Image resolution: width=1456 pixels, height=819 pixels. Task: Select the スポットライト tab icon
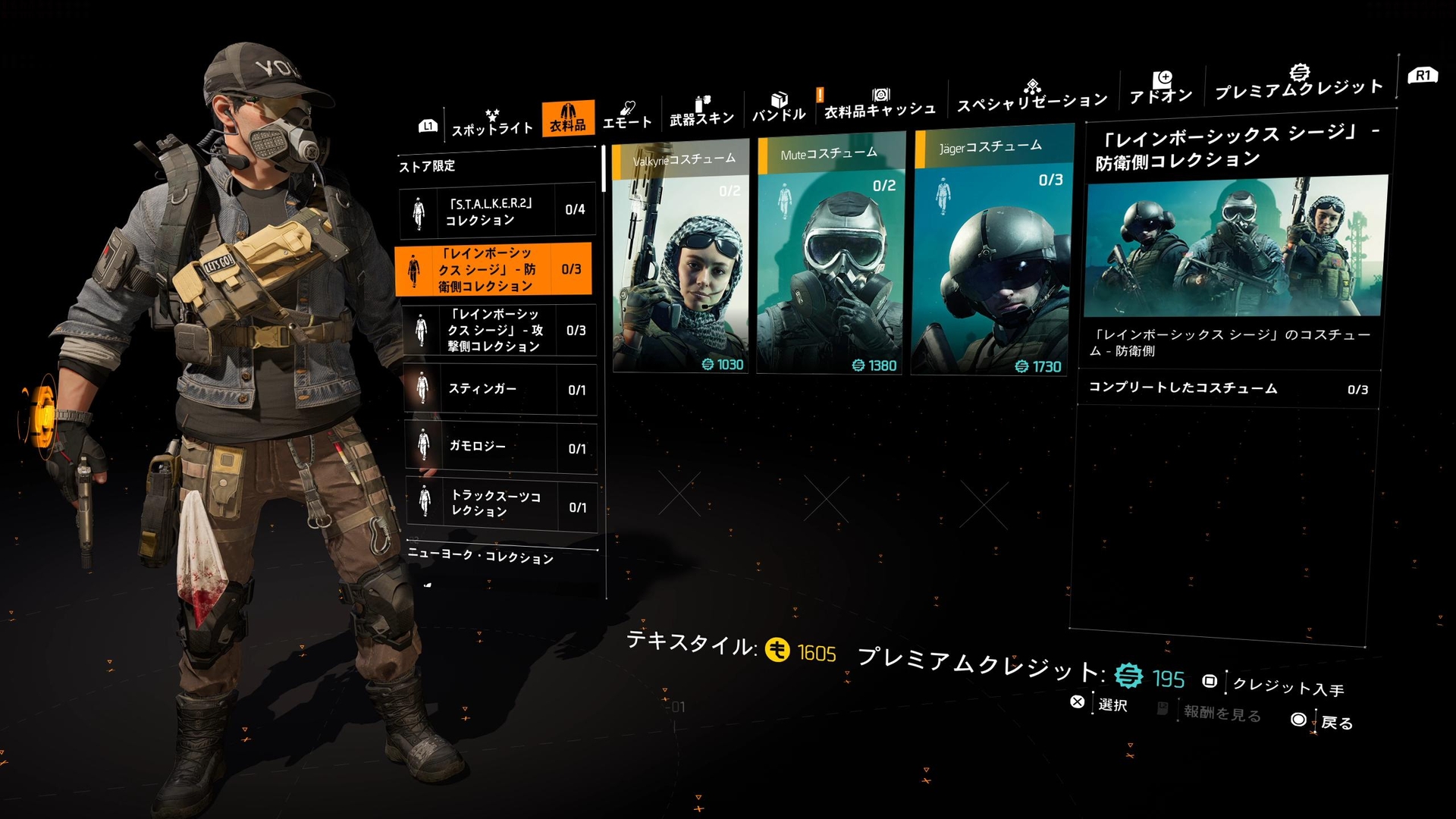click(491, 114)
